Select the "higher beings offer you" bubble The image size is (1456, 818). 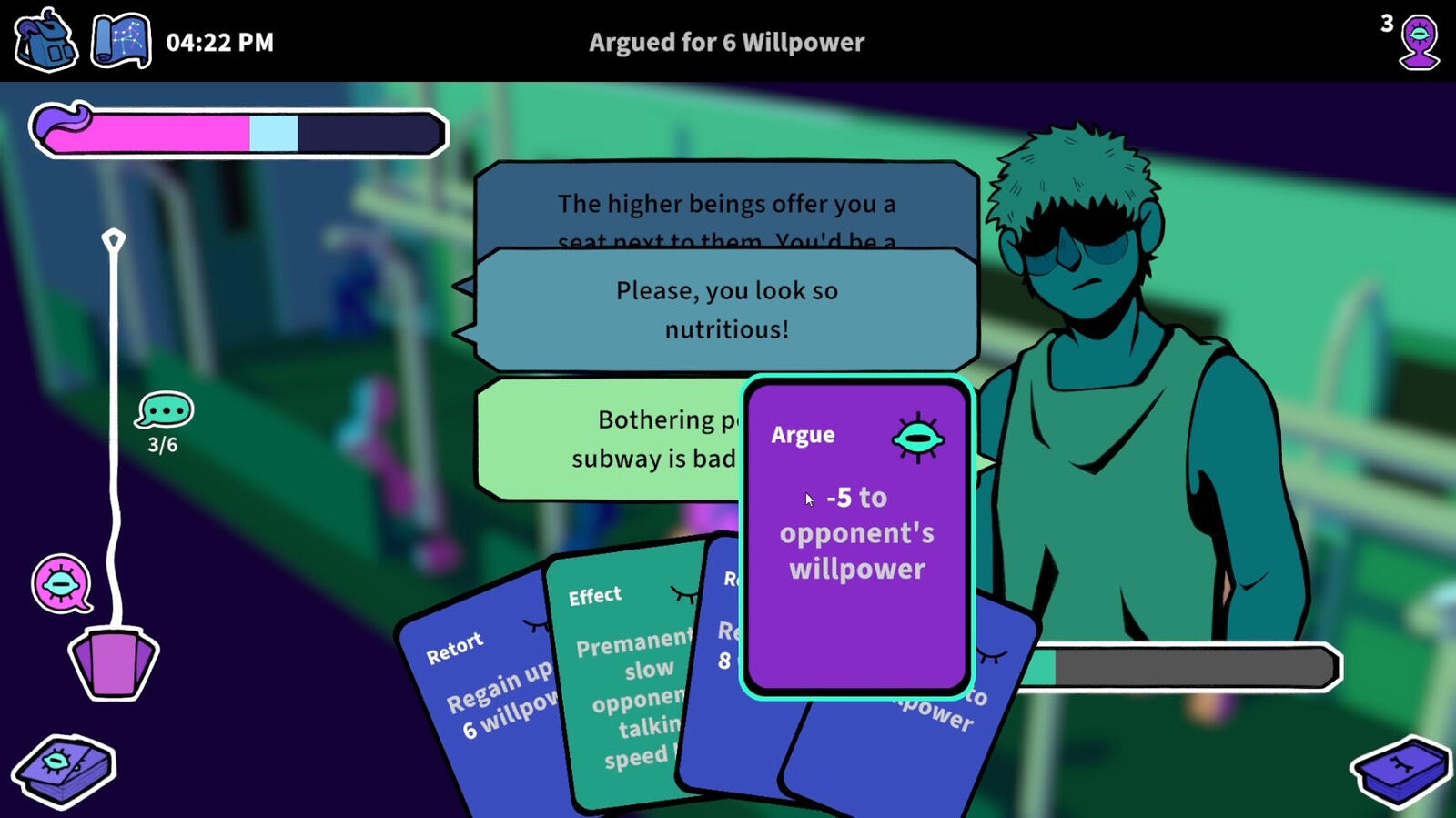(x=725, y=205)
